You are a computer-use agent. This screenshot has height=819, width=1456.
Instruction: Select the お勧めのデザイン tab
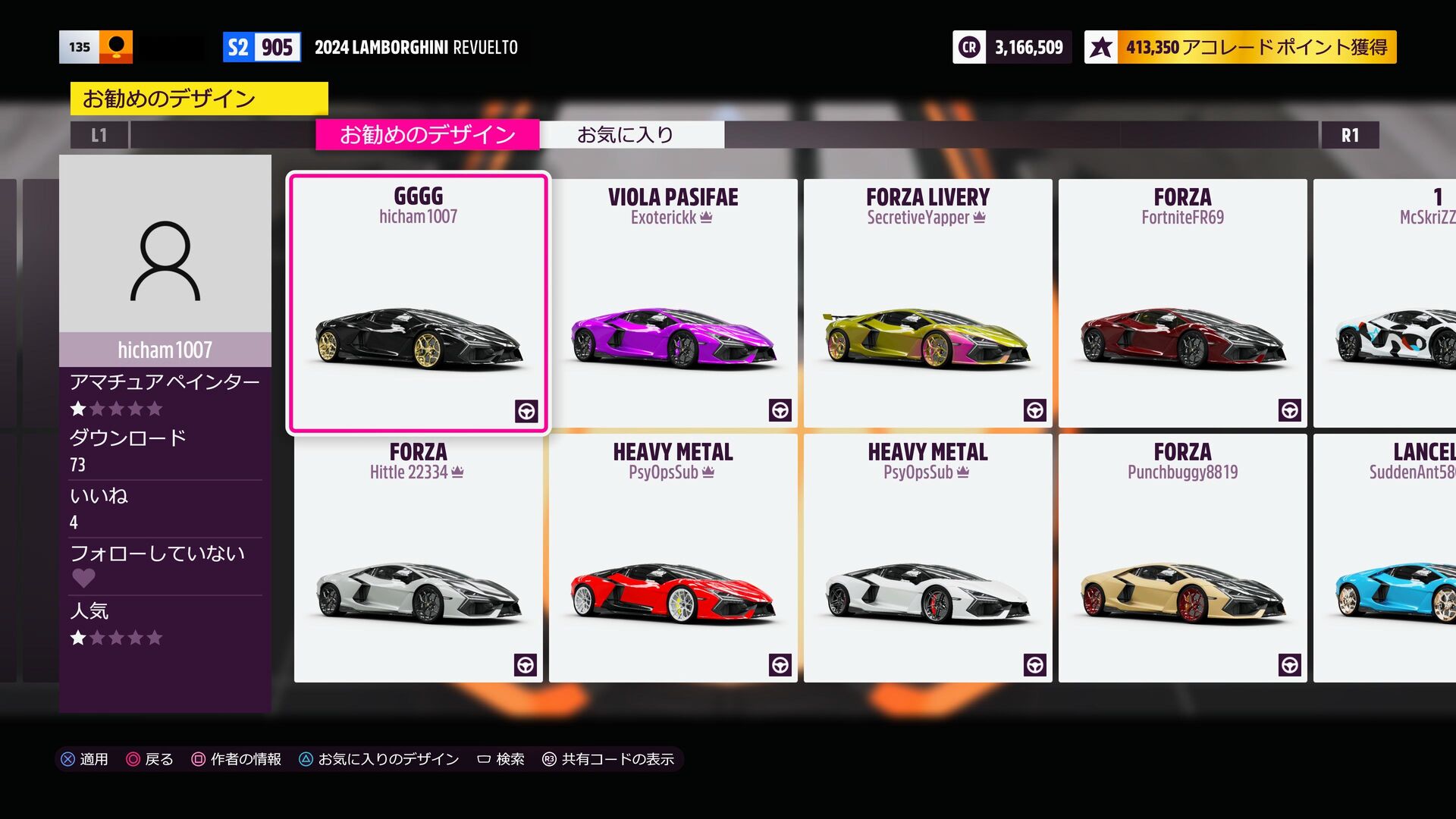pyautogui.click(x=427, y=135)
